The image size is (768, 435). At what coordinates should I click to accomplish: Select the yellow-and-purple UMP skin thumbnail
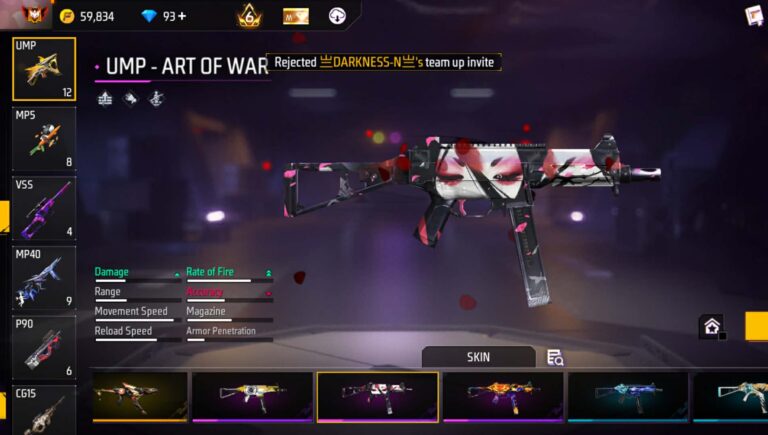[252, 396]
